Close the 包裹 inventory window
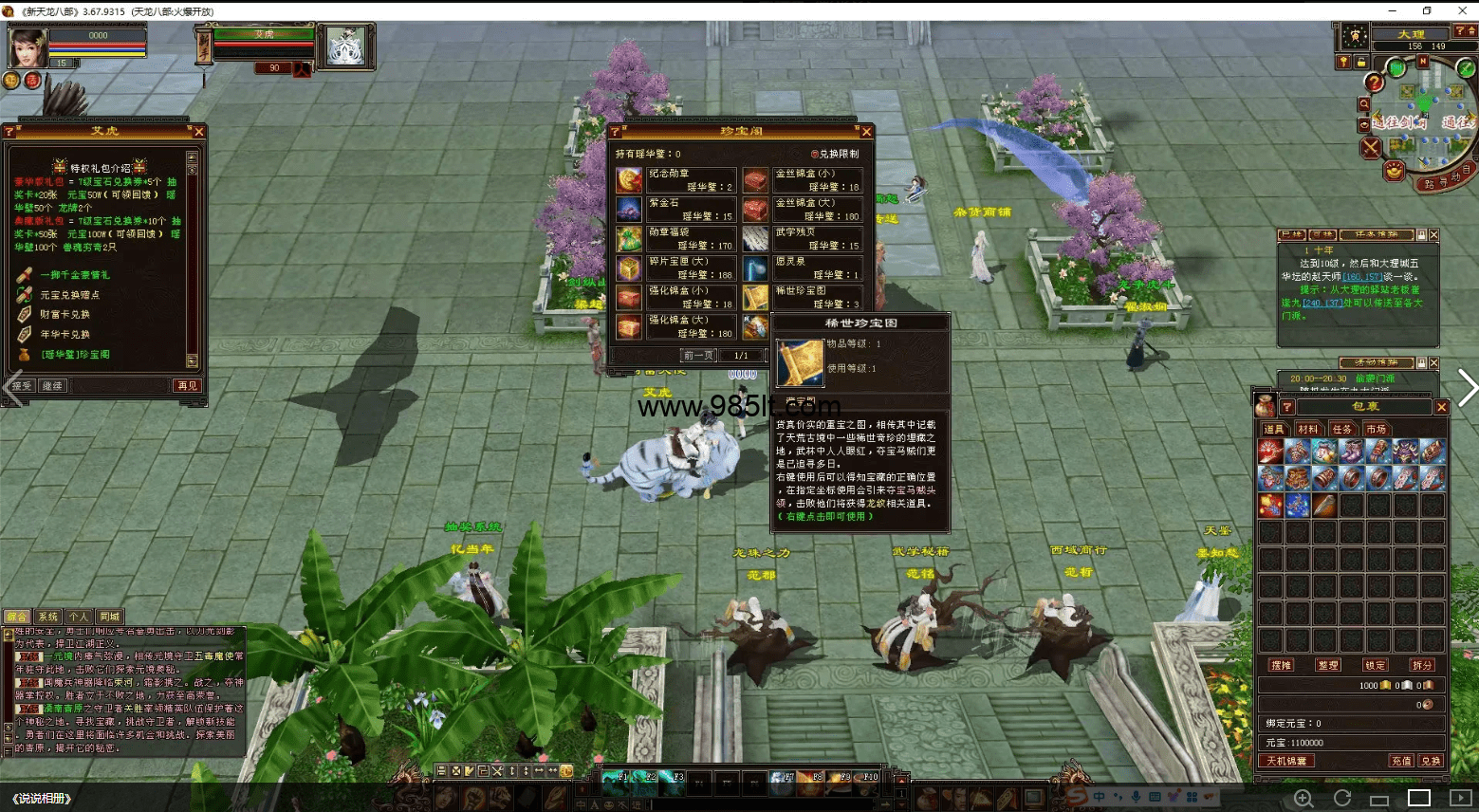 pyautogui.click(x=1441, y=407)
